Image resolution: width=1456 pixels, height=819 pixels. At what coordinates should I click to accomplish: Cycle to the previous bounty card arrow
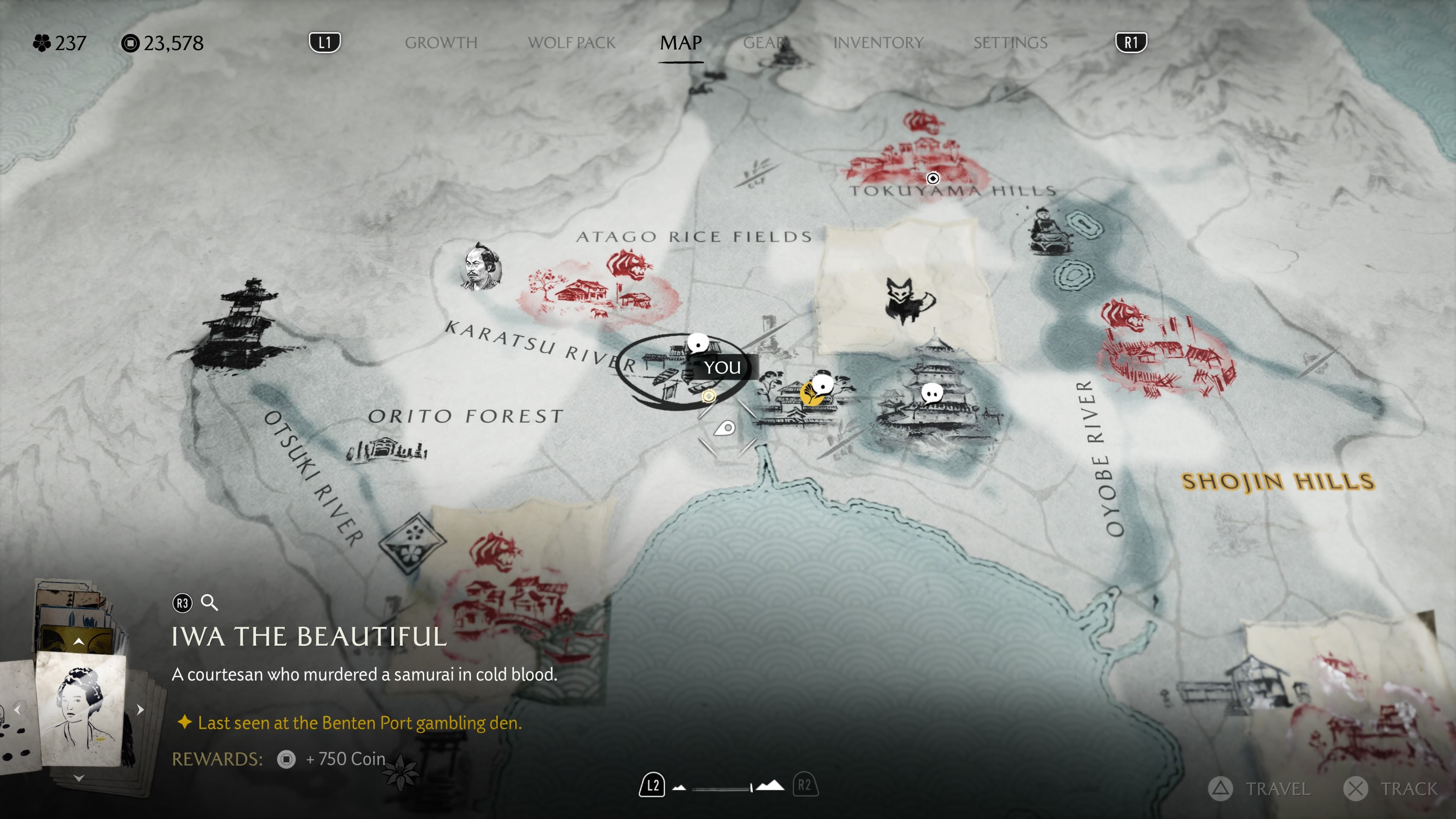click(17, 709)
